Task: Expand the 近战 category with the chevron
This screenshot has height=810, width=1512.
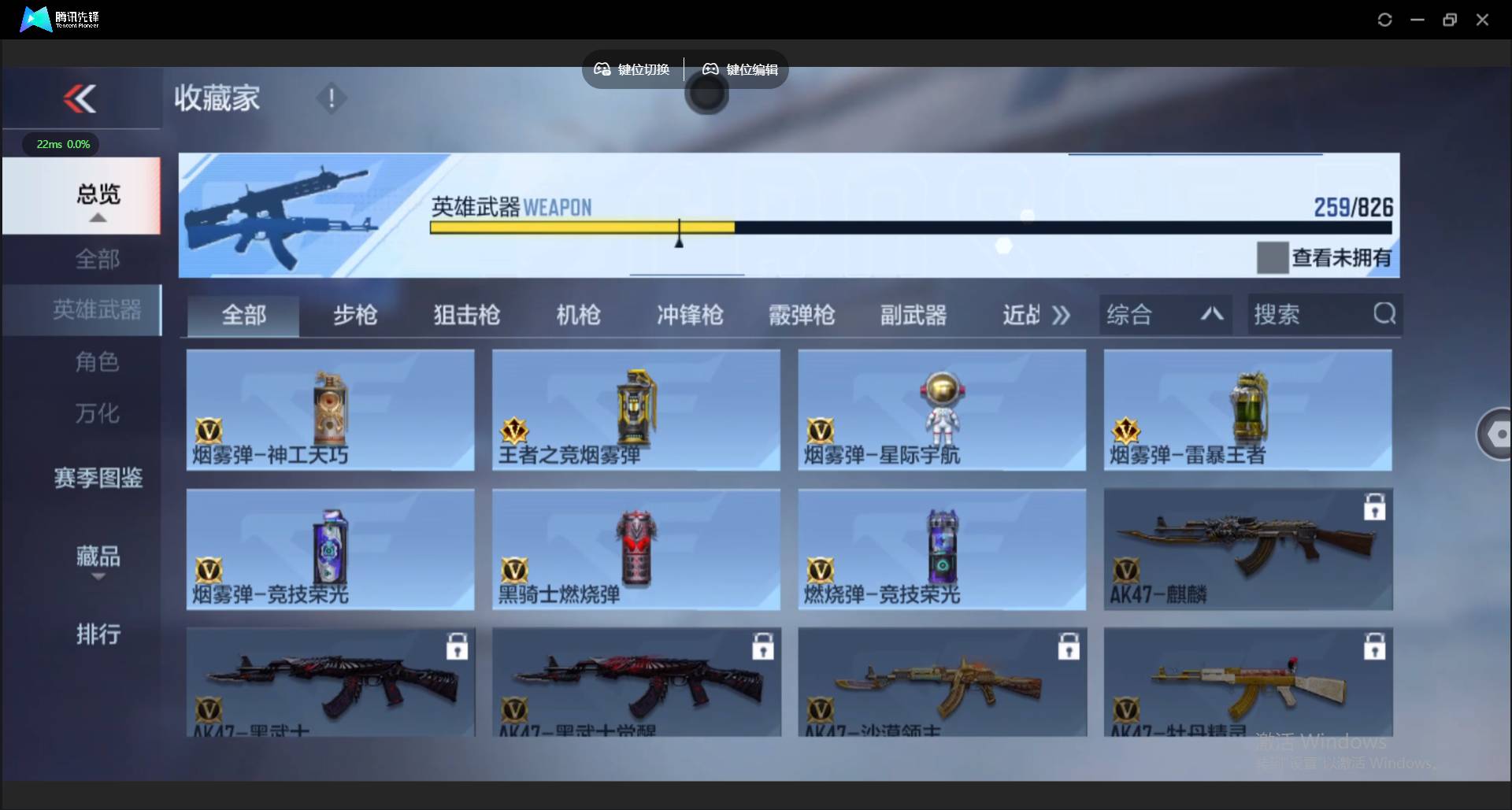Action: coord(1061,314)
